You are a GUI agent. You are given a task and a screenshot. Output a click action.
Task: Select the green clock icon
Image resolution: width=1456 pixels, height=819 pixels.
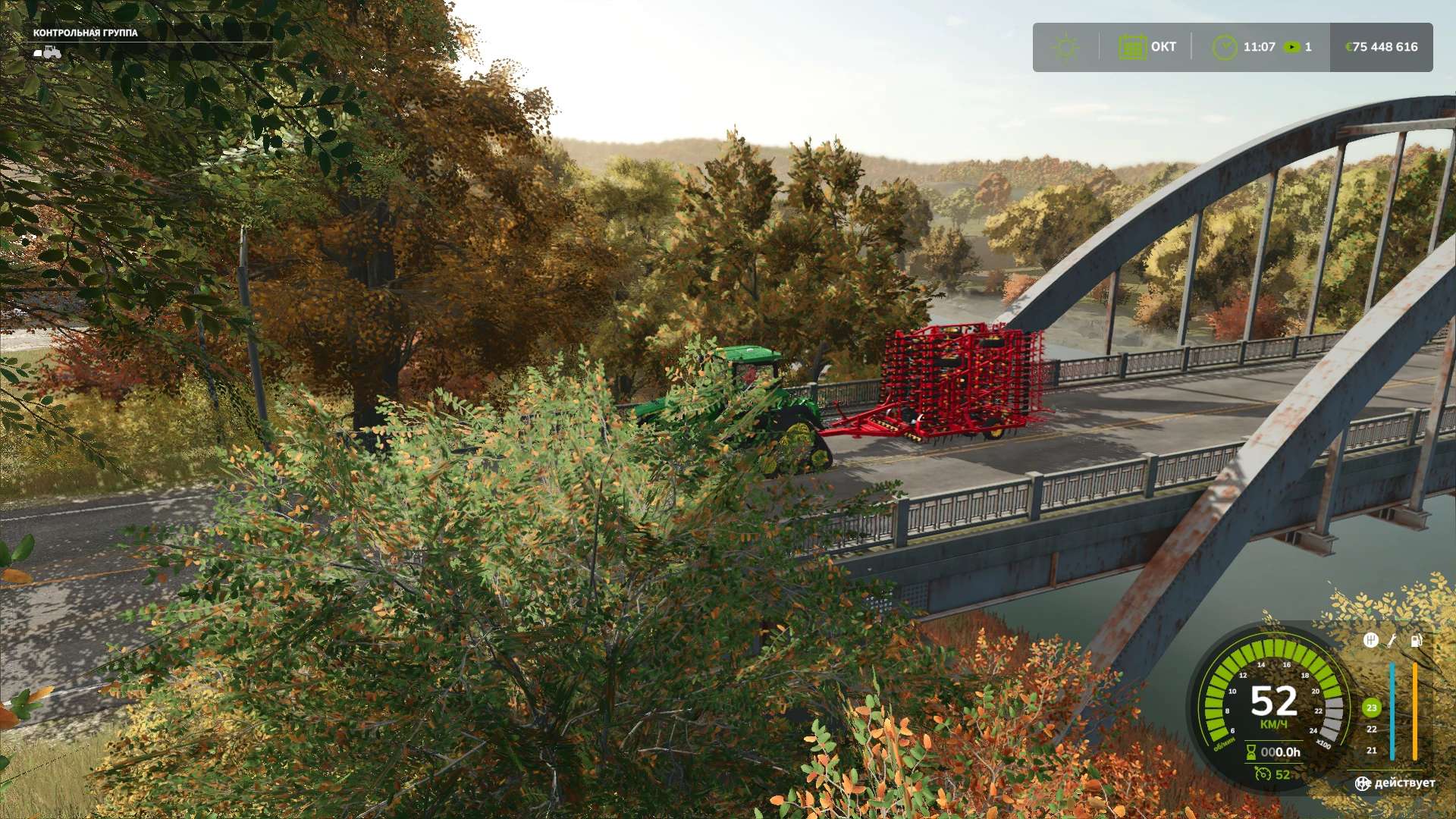pos(1224,47)
